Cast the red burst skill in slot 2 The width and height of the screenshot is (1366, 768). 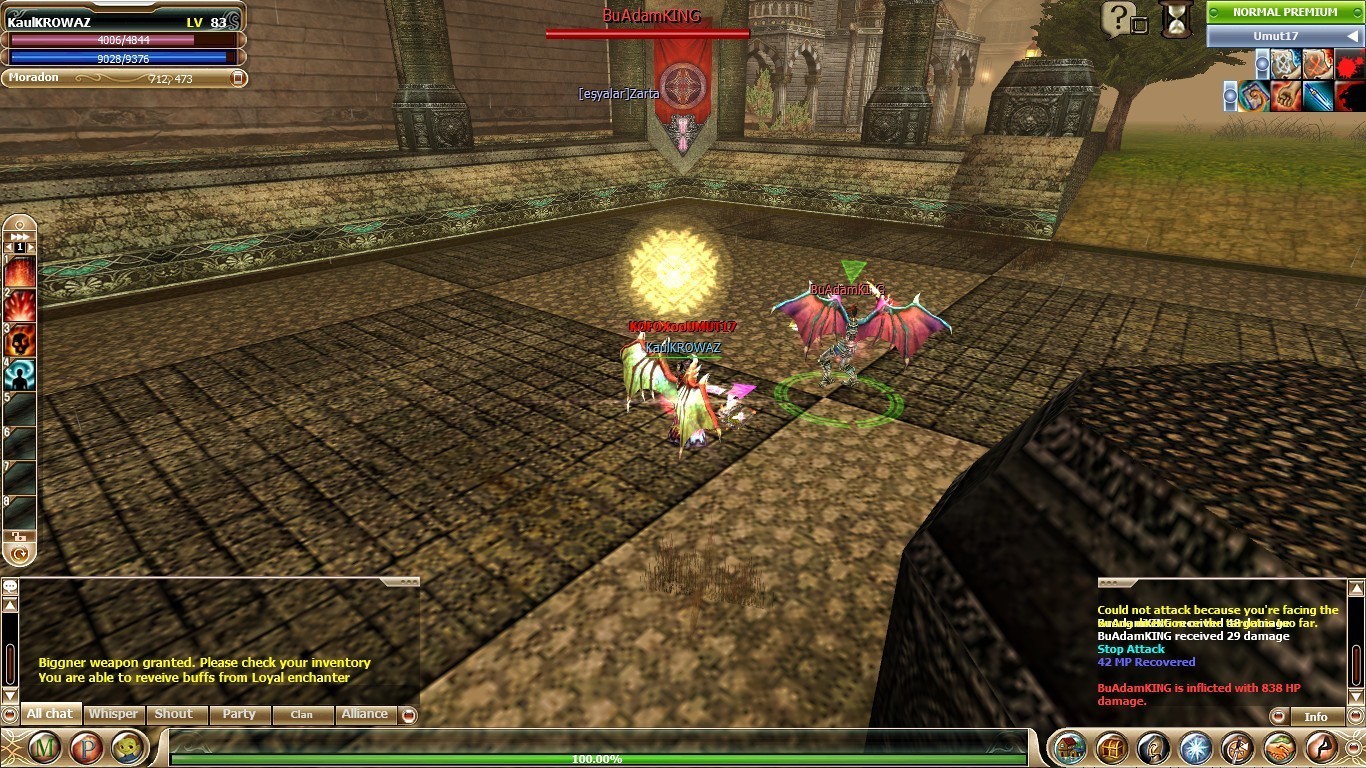[20, 305]
